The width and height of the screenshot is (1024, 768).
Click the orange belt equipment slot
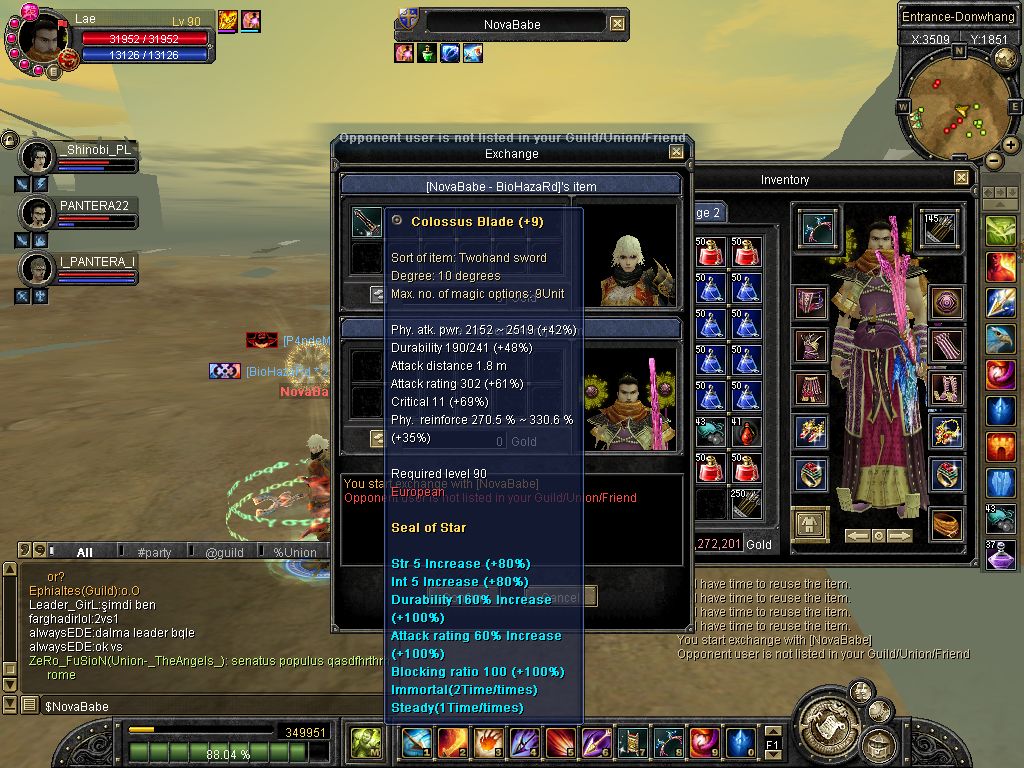[946, 522]
